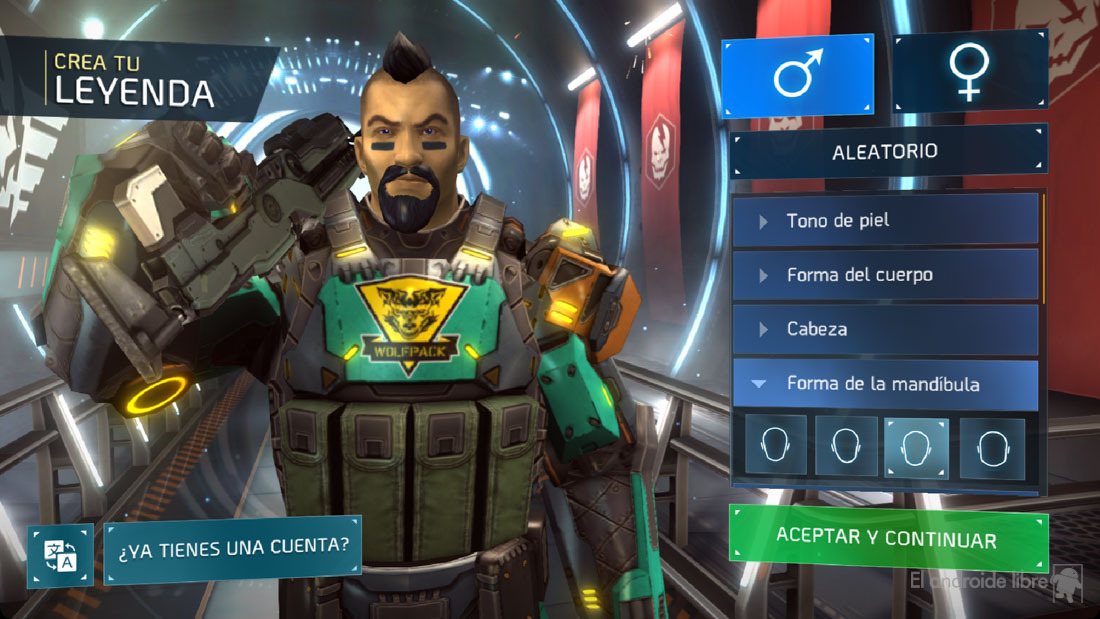1100x619 pixels.
Task: Click the highlighted jaw shape thumbnail
Action: click(x=917, y=447)
